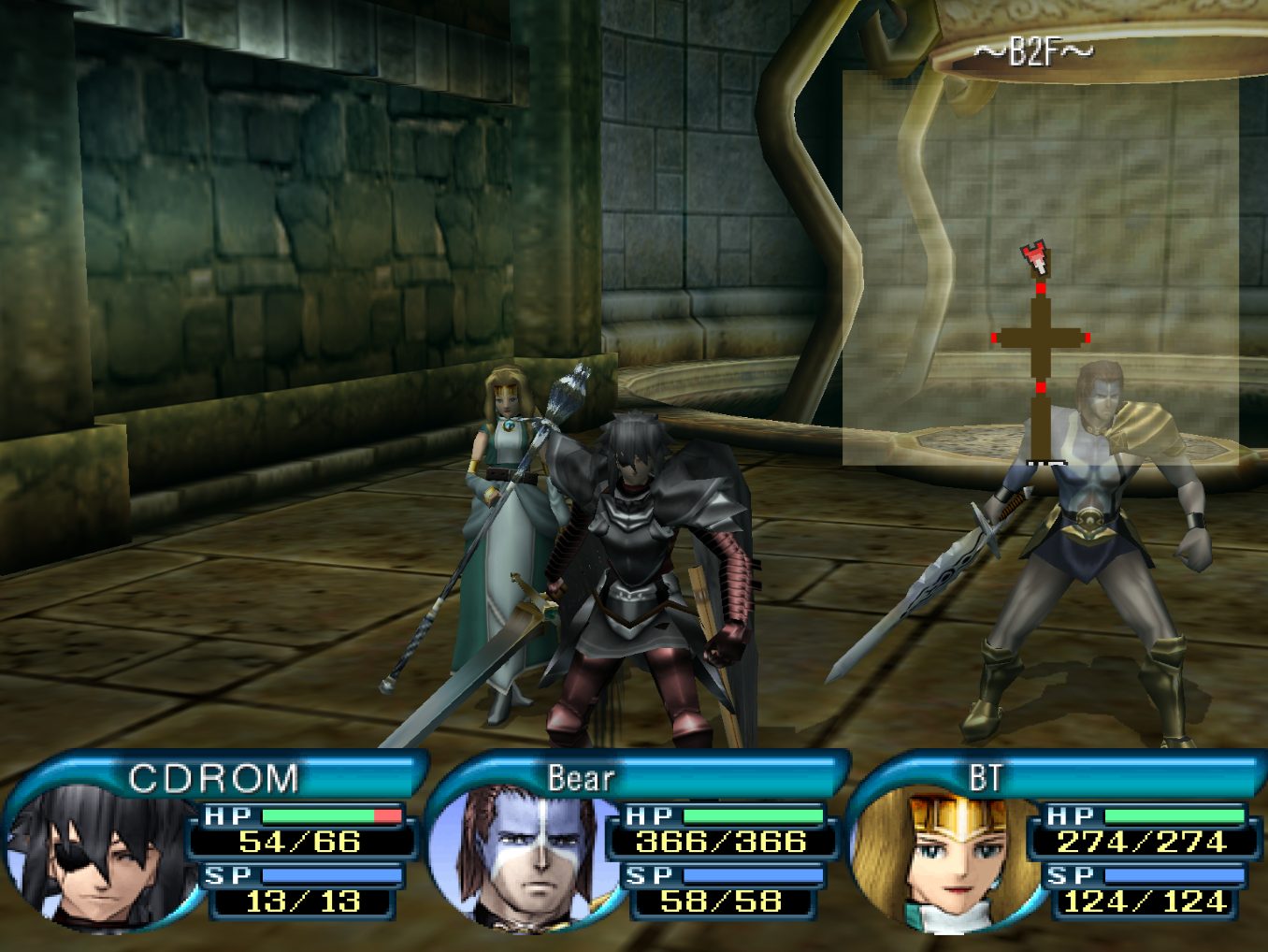Select the BT name banner

[x=985, y=778]
